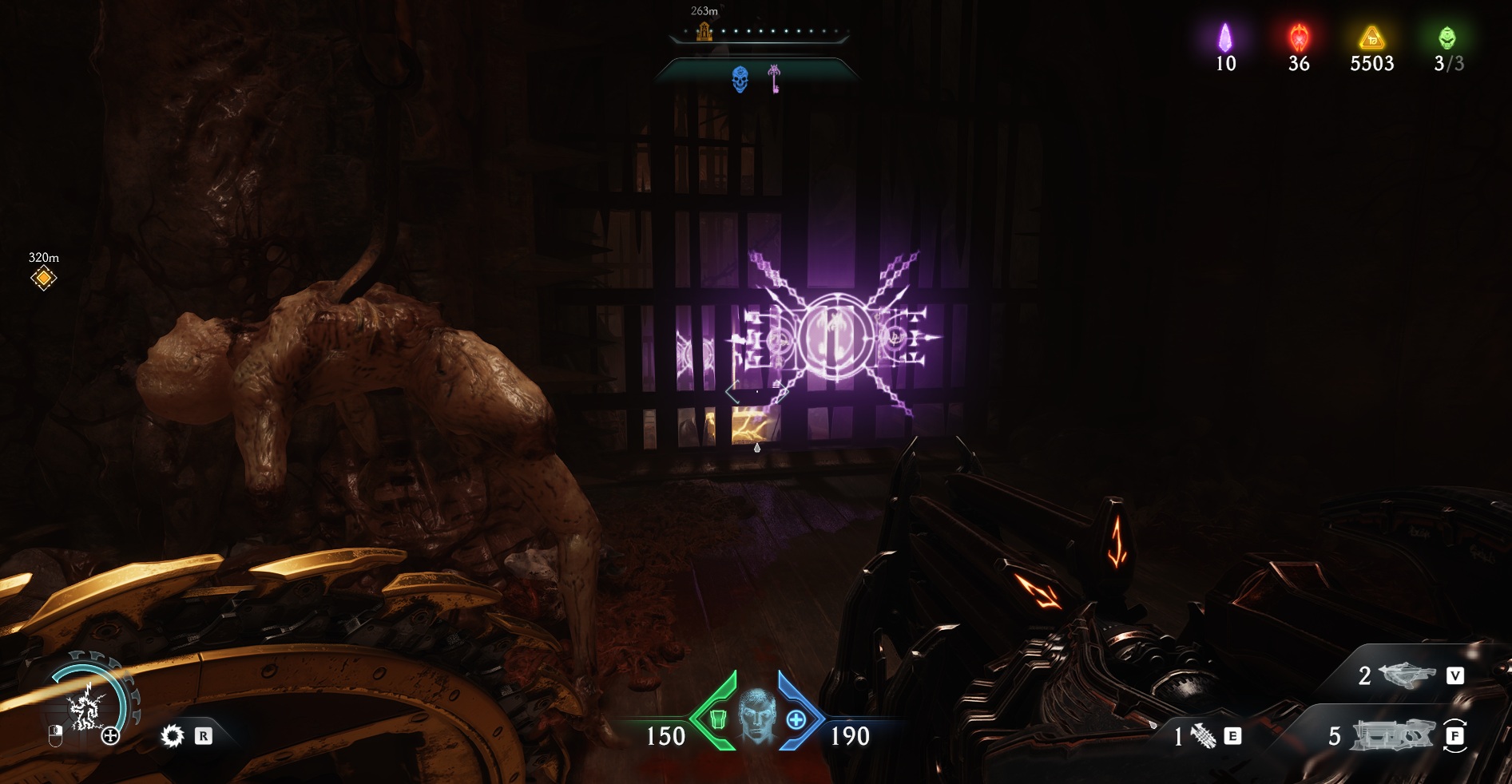Click the green armor icon
This screenshot has height=784, width=1512.
[717, 719]
